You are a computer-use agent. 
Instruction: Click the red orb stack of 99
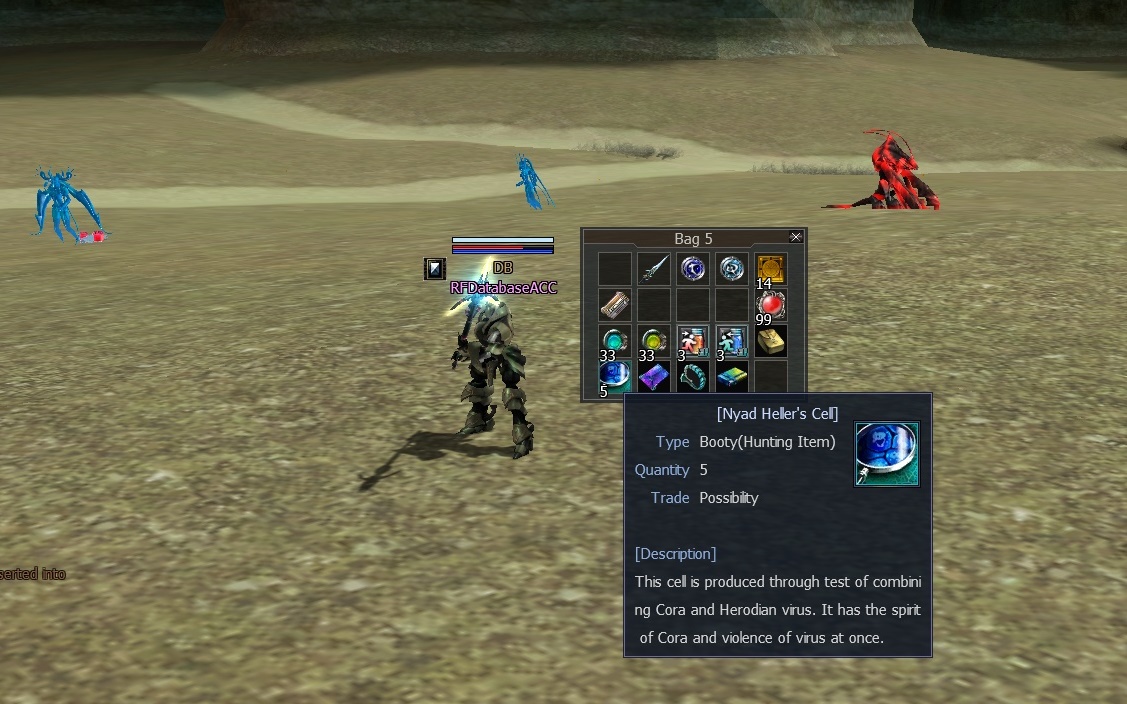pyautogui.click(x=770, y=305)
